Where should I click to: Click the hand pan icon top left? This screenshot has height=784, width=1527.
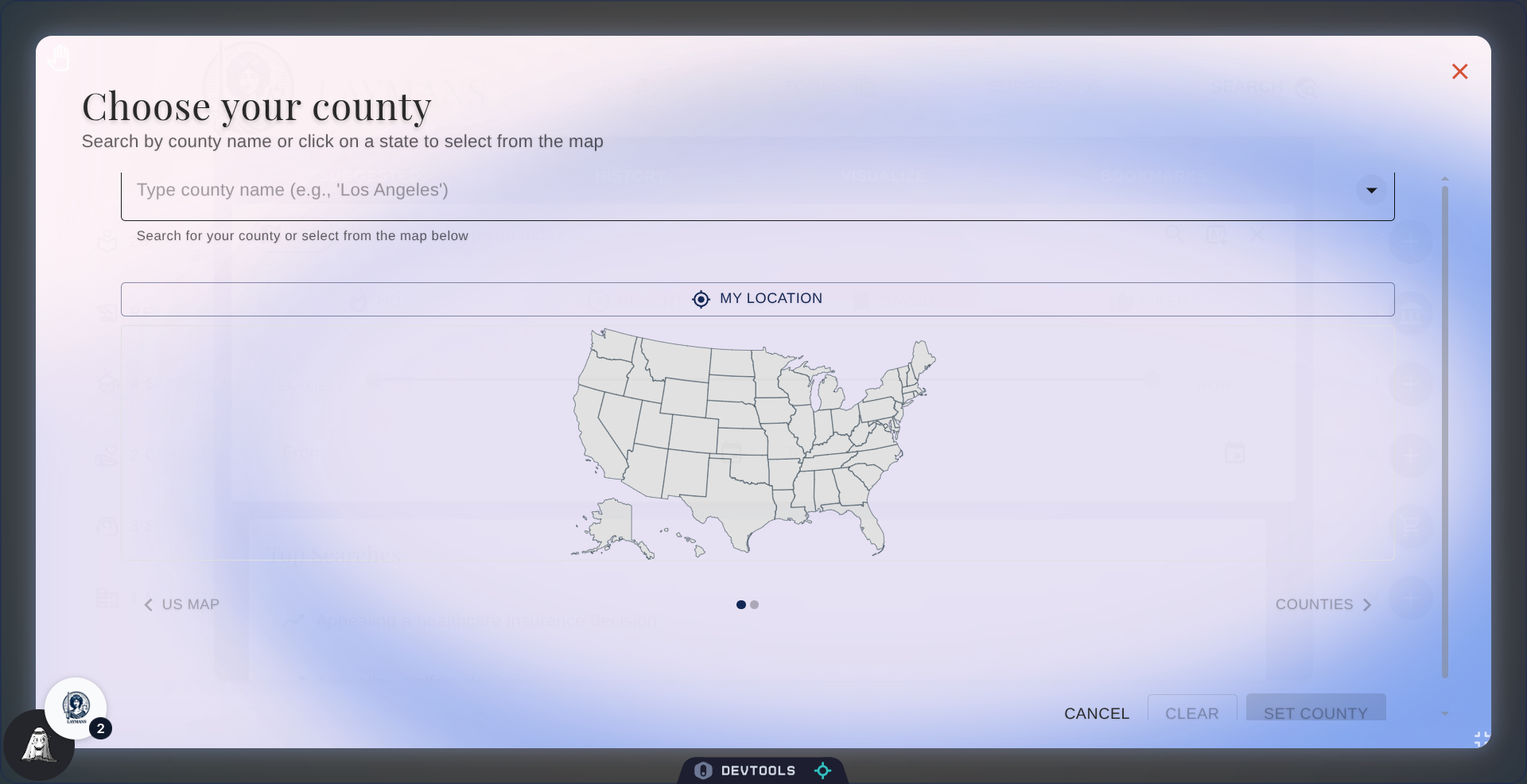pos(59,57)
